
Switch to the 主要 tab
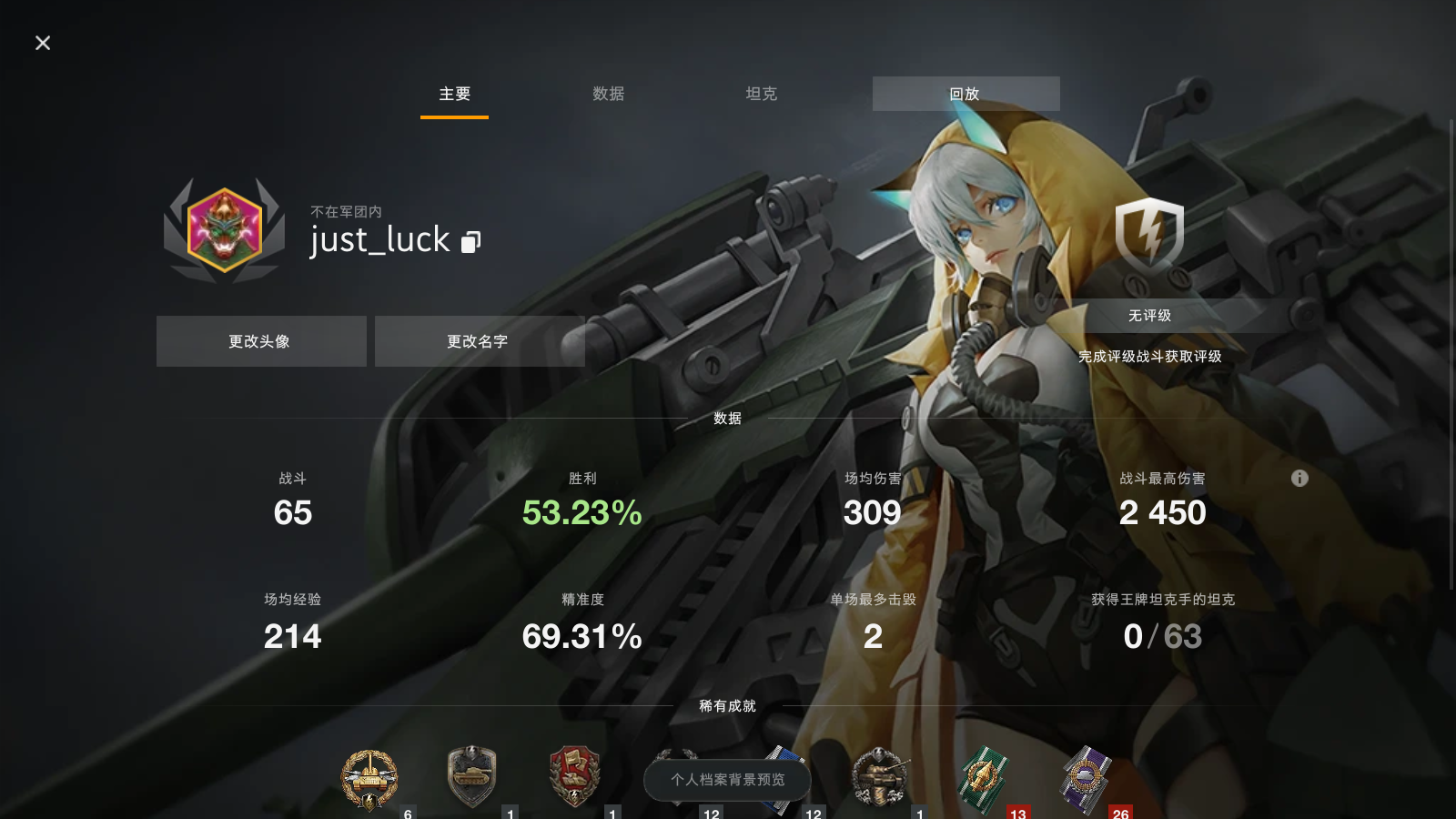tap(454, 94)
